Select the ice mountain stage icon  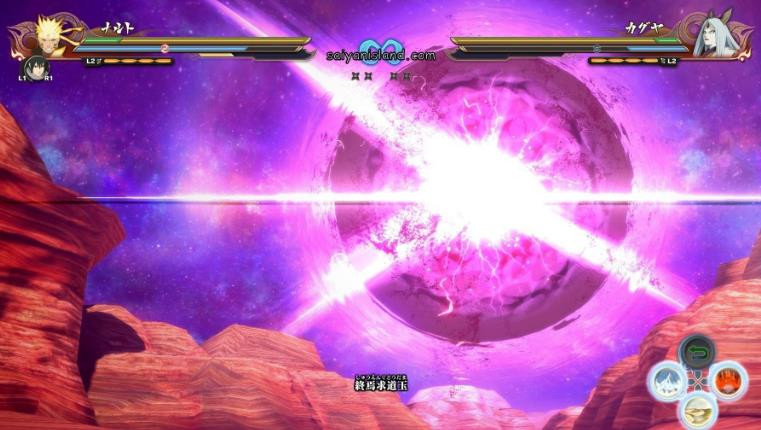tap(667, 380)
